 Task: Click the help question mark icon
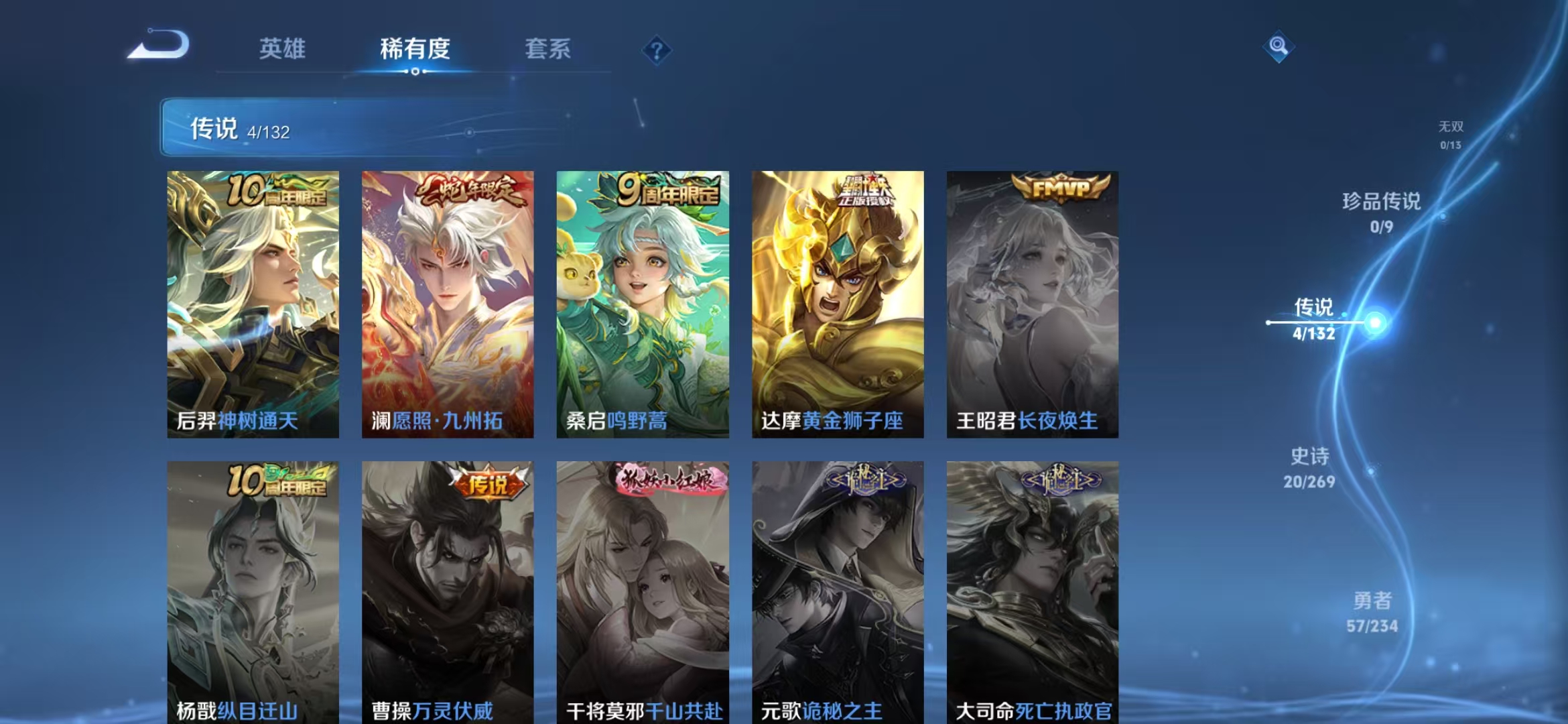(x=657, y=50)
